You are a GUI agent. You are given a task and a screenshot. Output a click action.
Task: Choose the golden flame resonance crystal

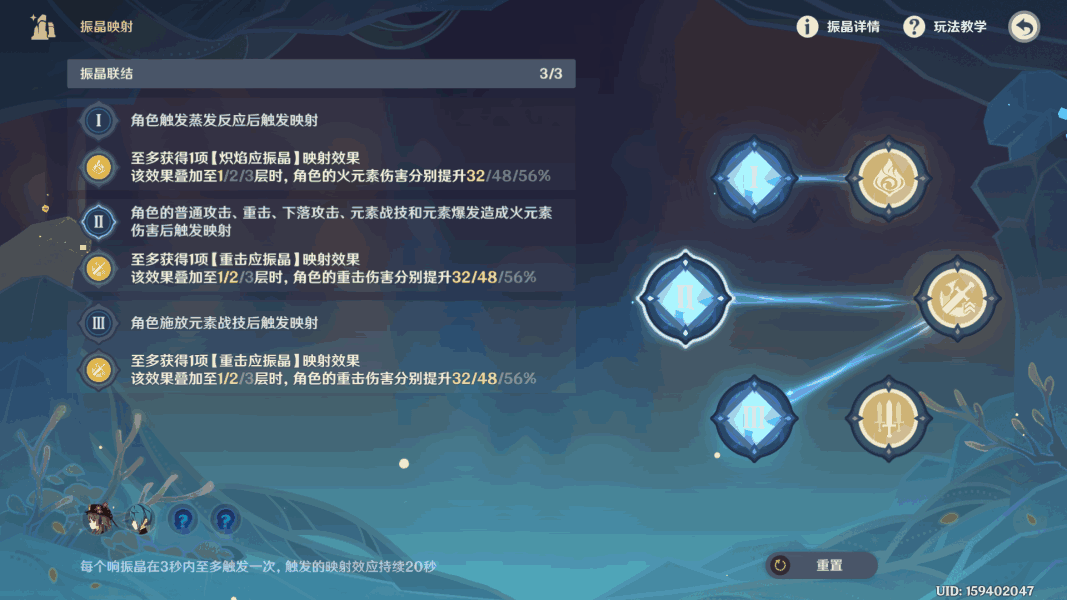click(887, 179)
